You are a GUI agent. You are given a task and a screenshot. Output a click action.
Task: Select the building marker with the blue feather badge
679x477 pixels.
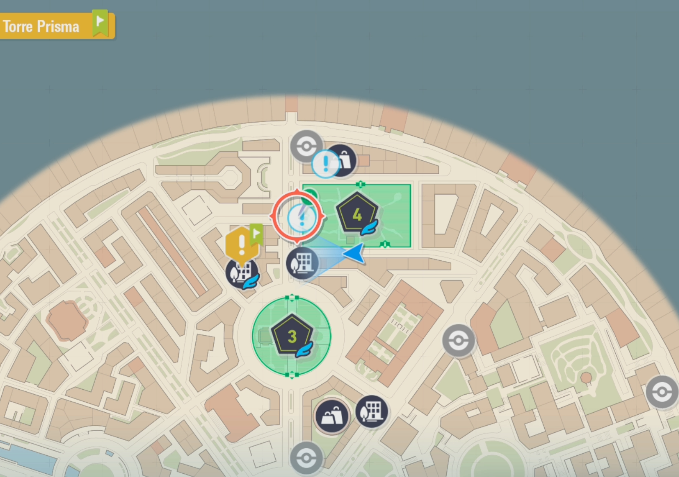click(242, 273)
